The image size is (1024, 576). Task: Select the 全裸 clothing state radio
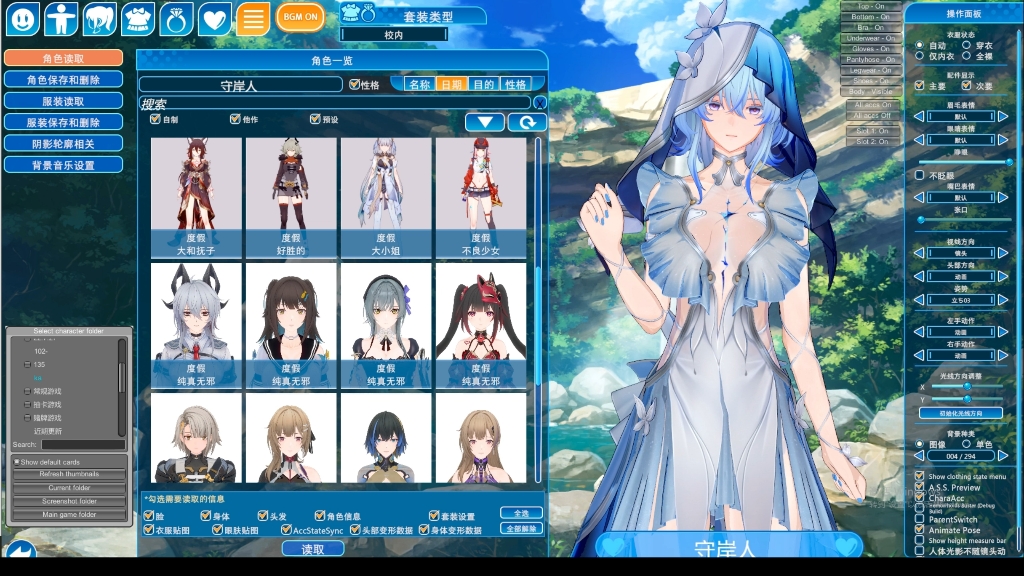[966, 57]
